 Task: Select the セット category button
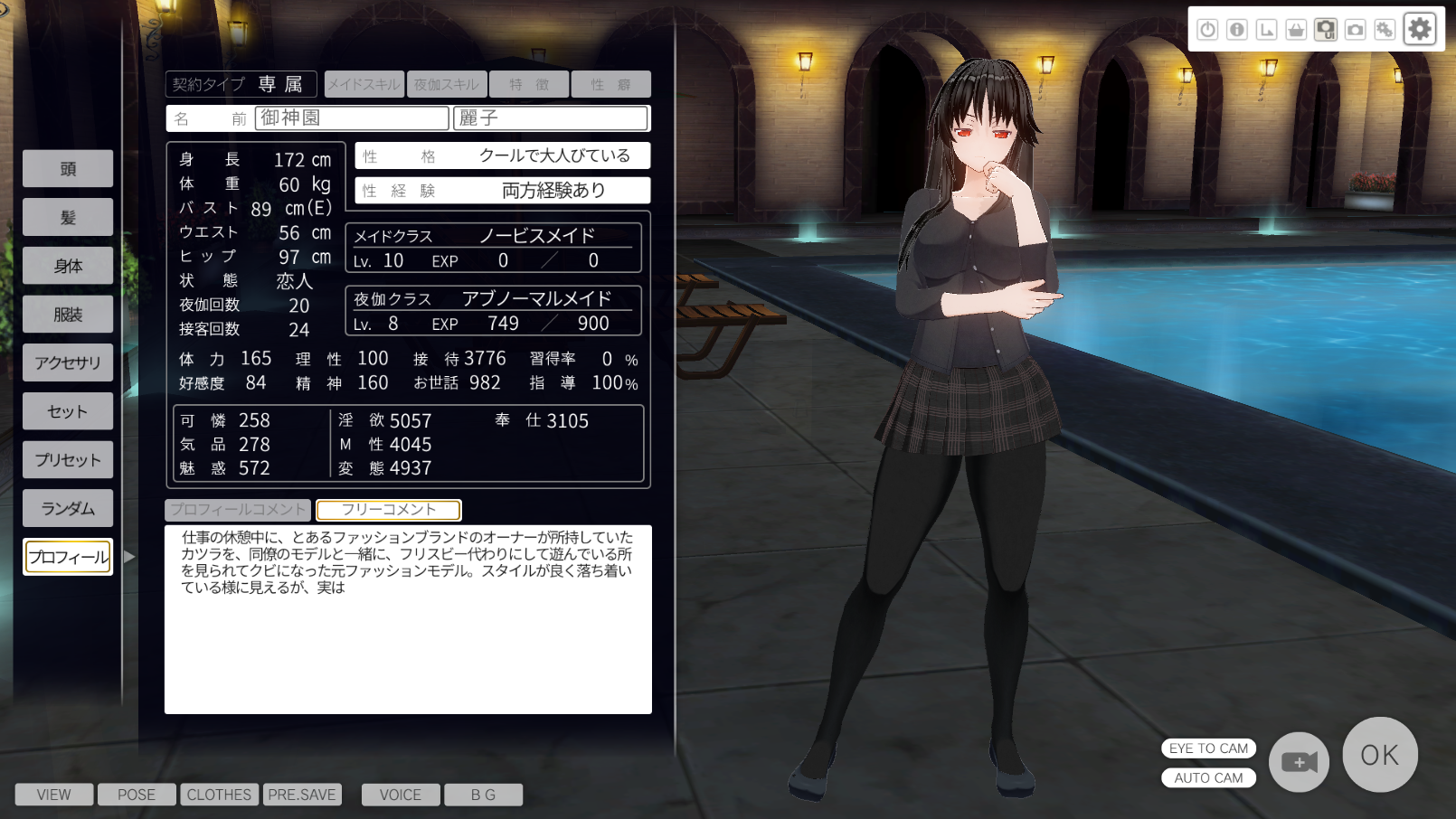pyautogui.click(x=68, y=411)
